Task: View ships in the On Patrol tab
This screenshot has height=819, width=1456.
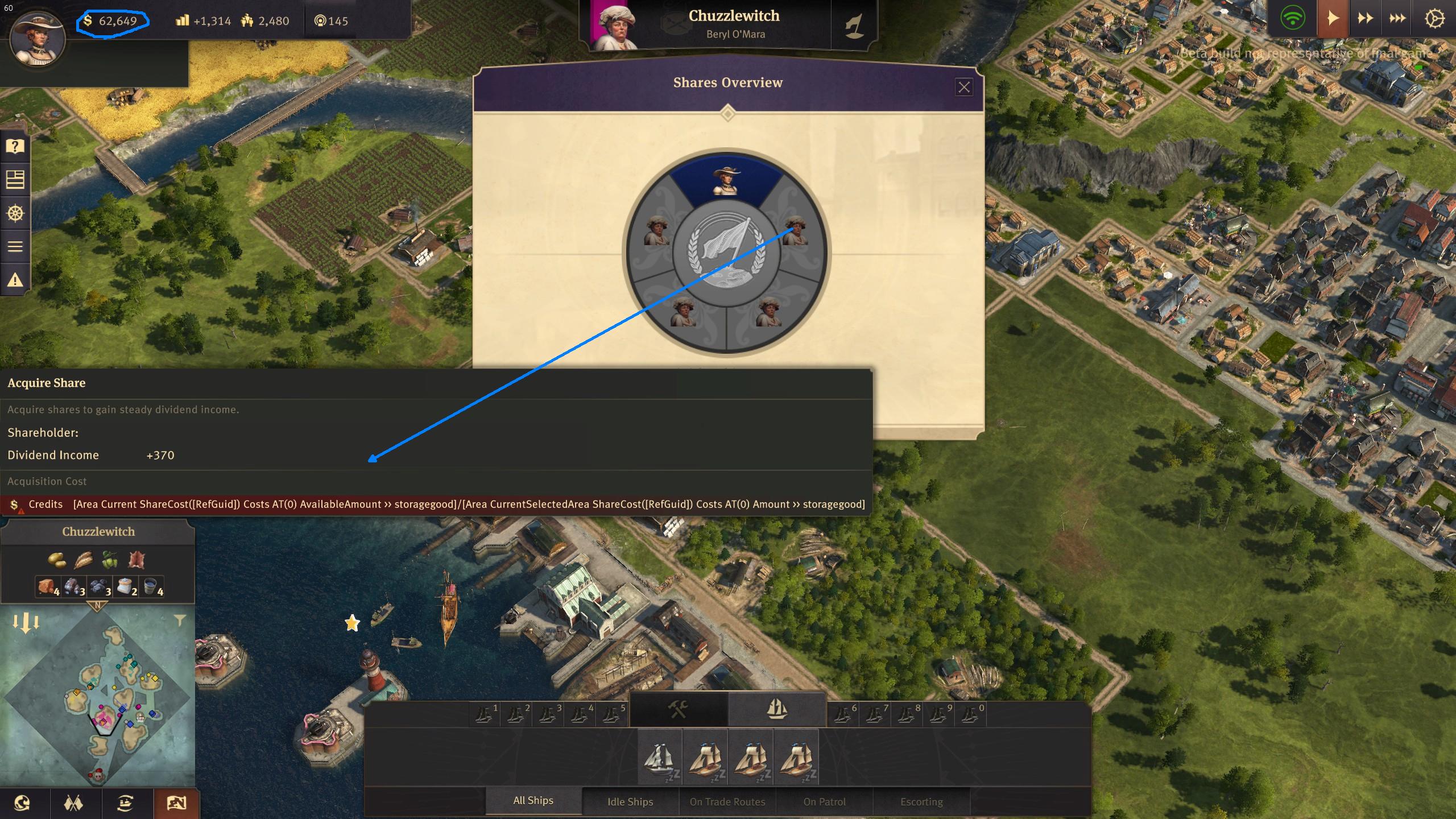Action: pos(824,801)
